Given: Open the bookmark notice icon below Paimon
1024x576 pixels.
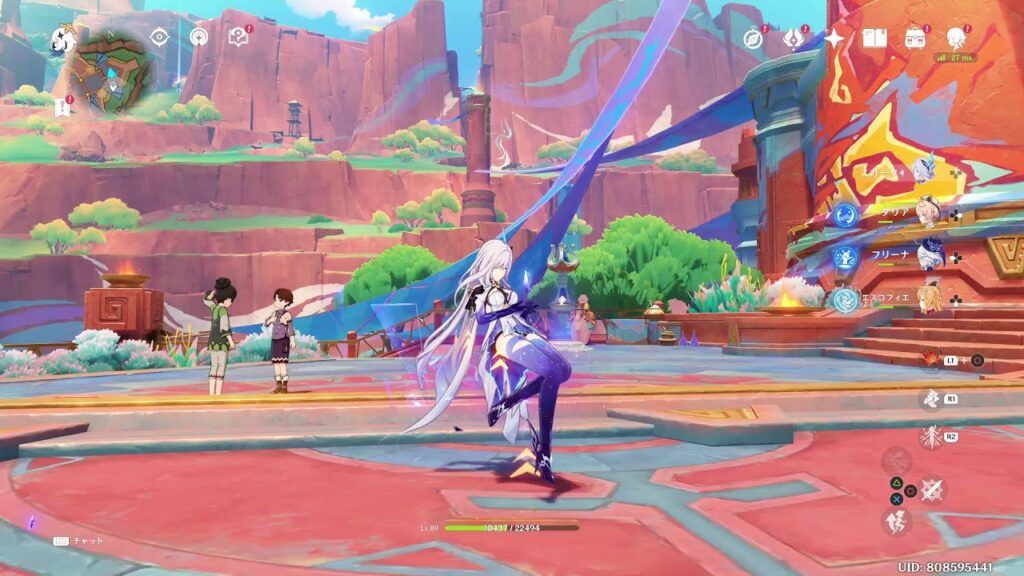Looking at the screenshot, I should 63,105.
